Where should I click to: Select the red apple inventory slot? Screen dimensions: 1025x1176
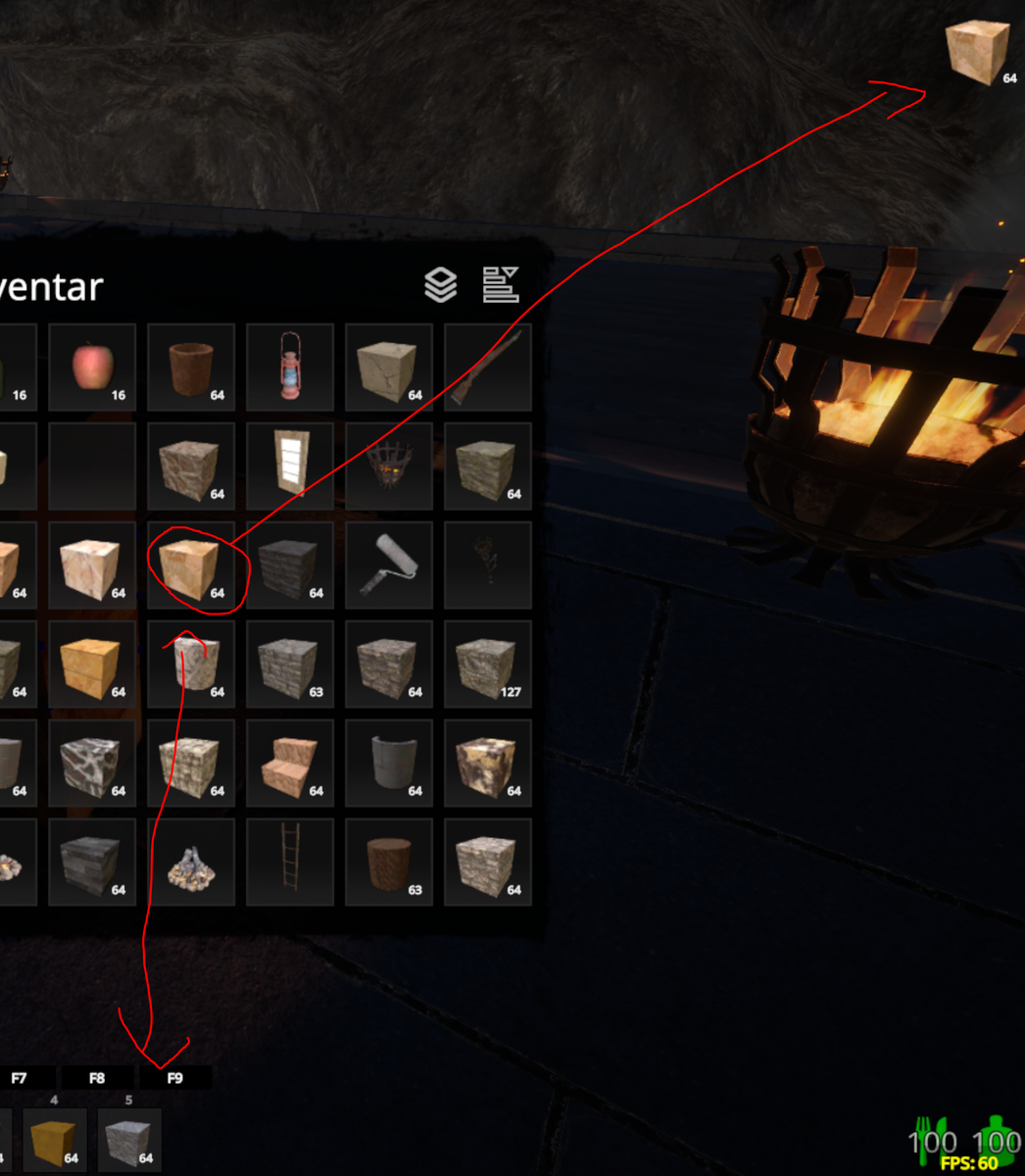point(92,367)
